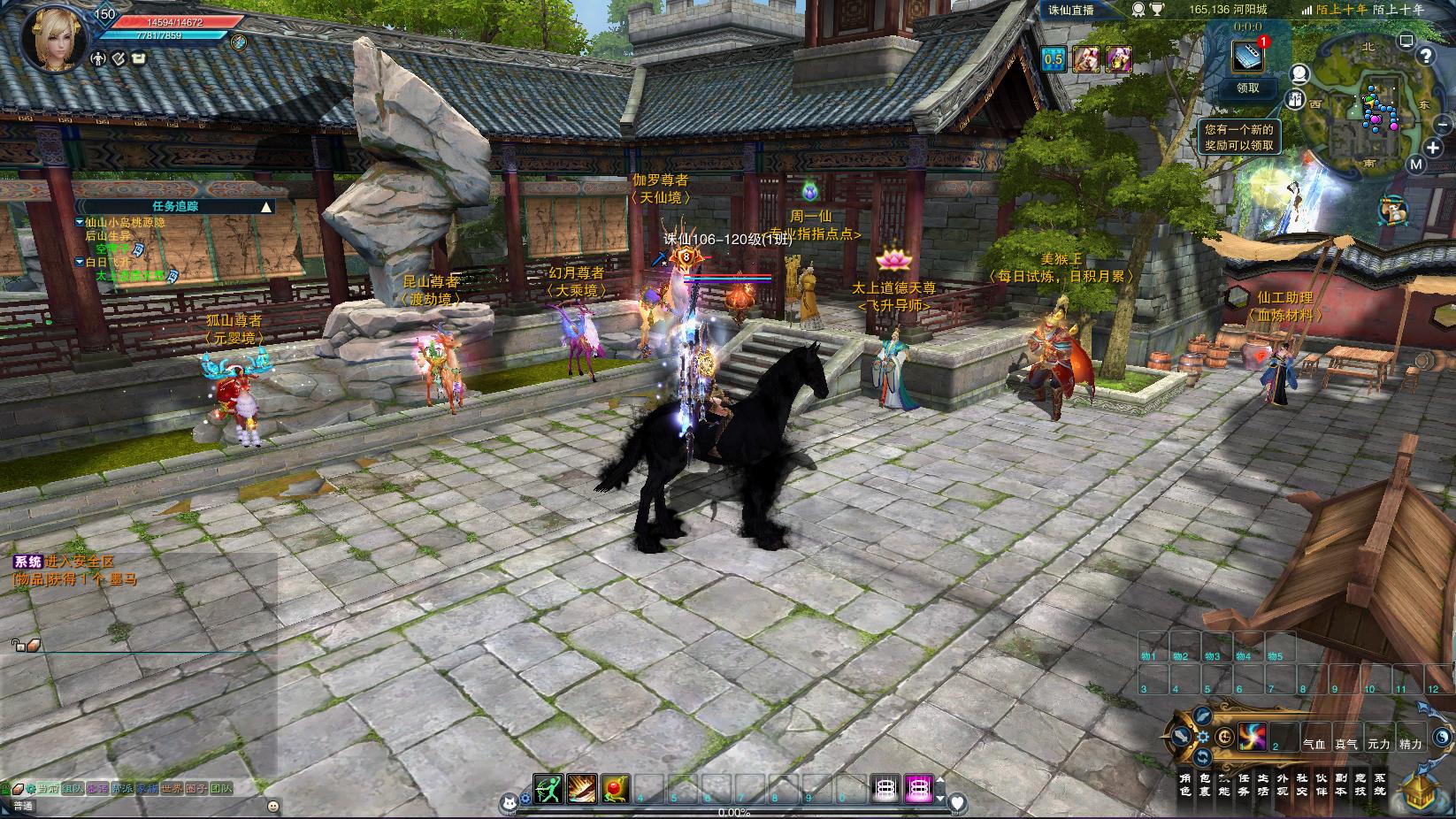1456x819 pixels.
Task: Open the 诛仙直播 live stream tab
Action: [1070, 10]
